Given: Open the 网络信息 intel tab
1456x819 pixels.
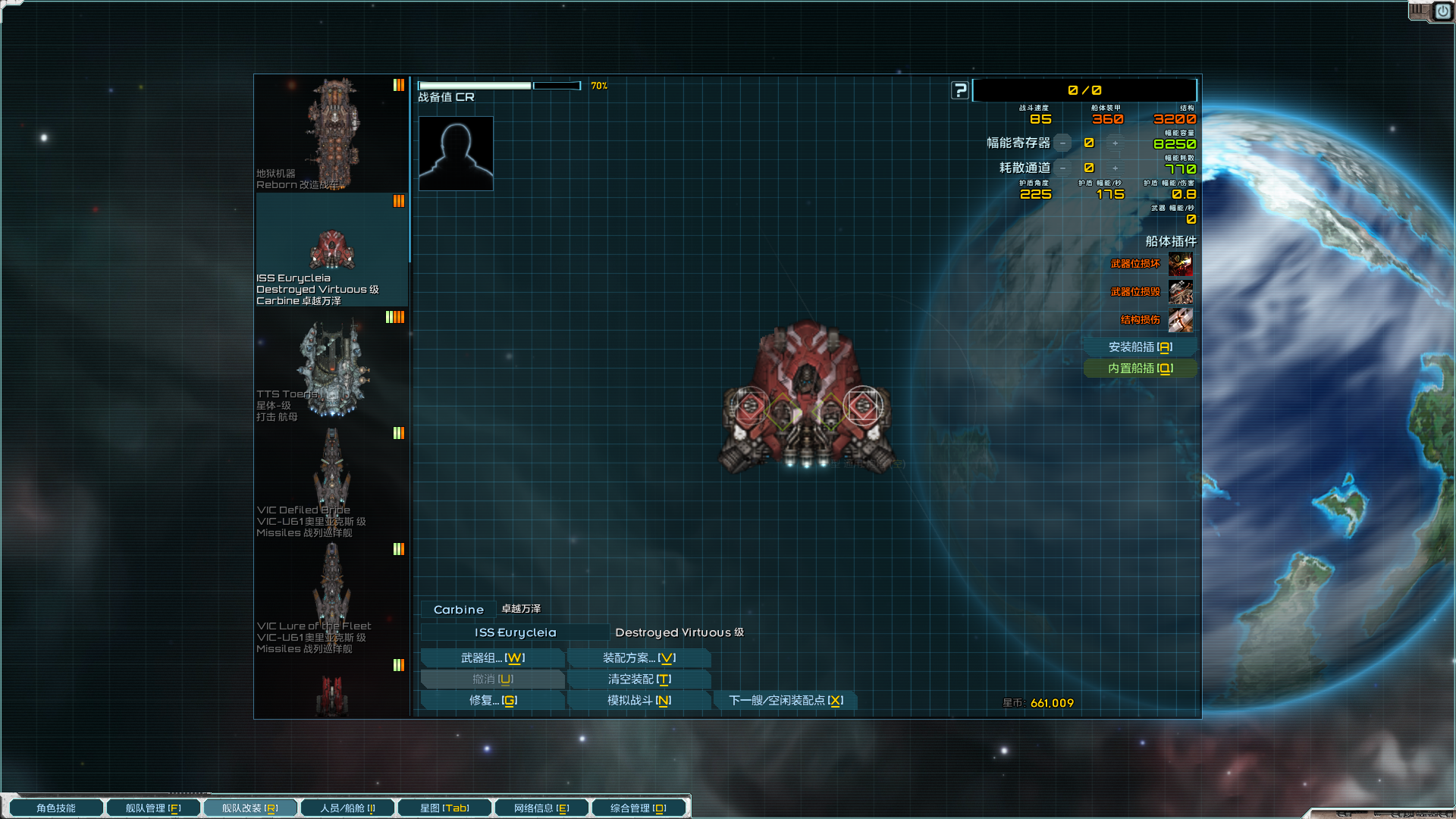Looking at the screenshot, I should click(541, 808).
